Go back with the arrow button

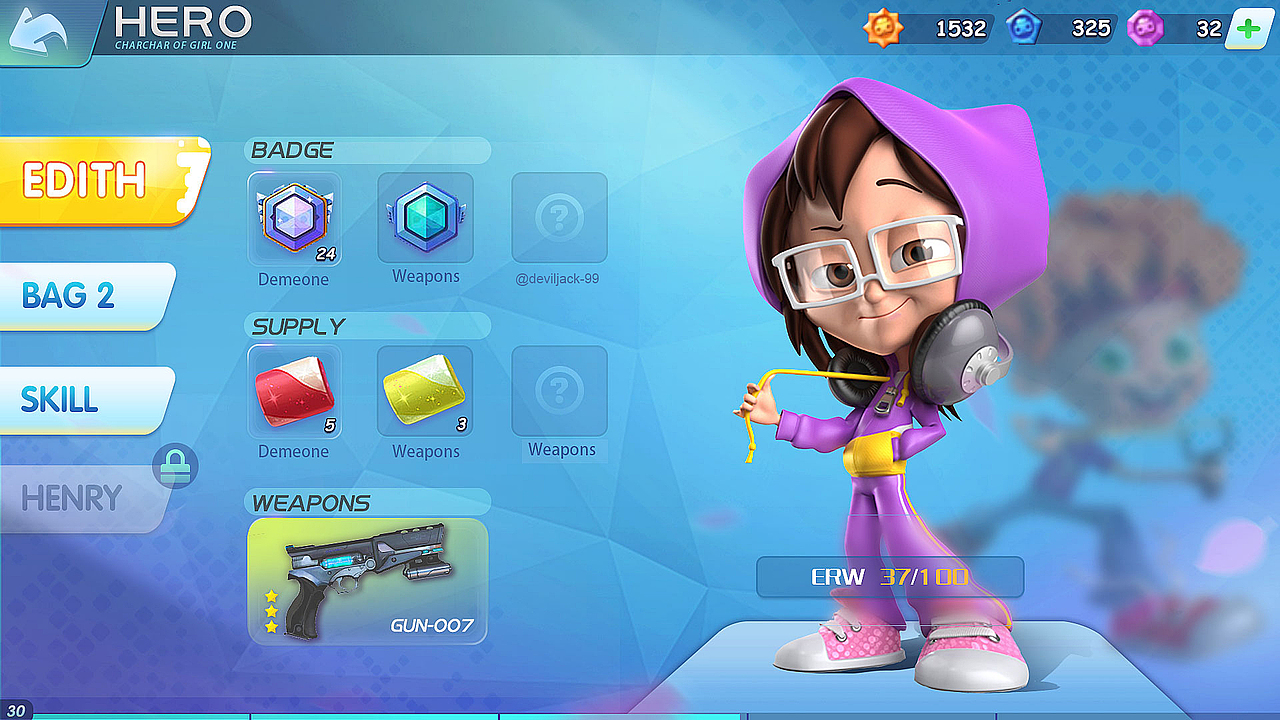point(42,30)
